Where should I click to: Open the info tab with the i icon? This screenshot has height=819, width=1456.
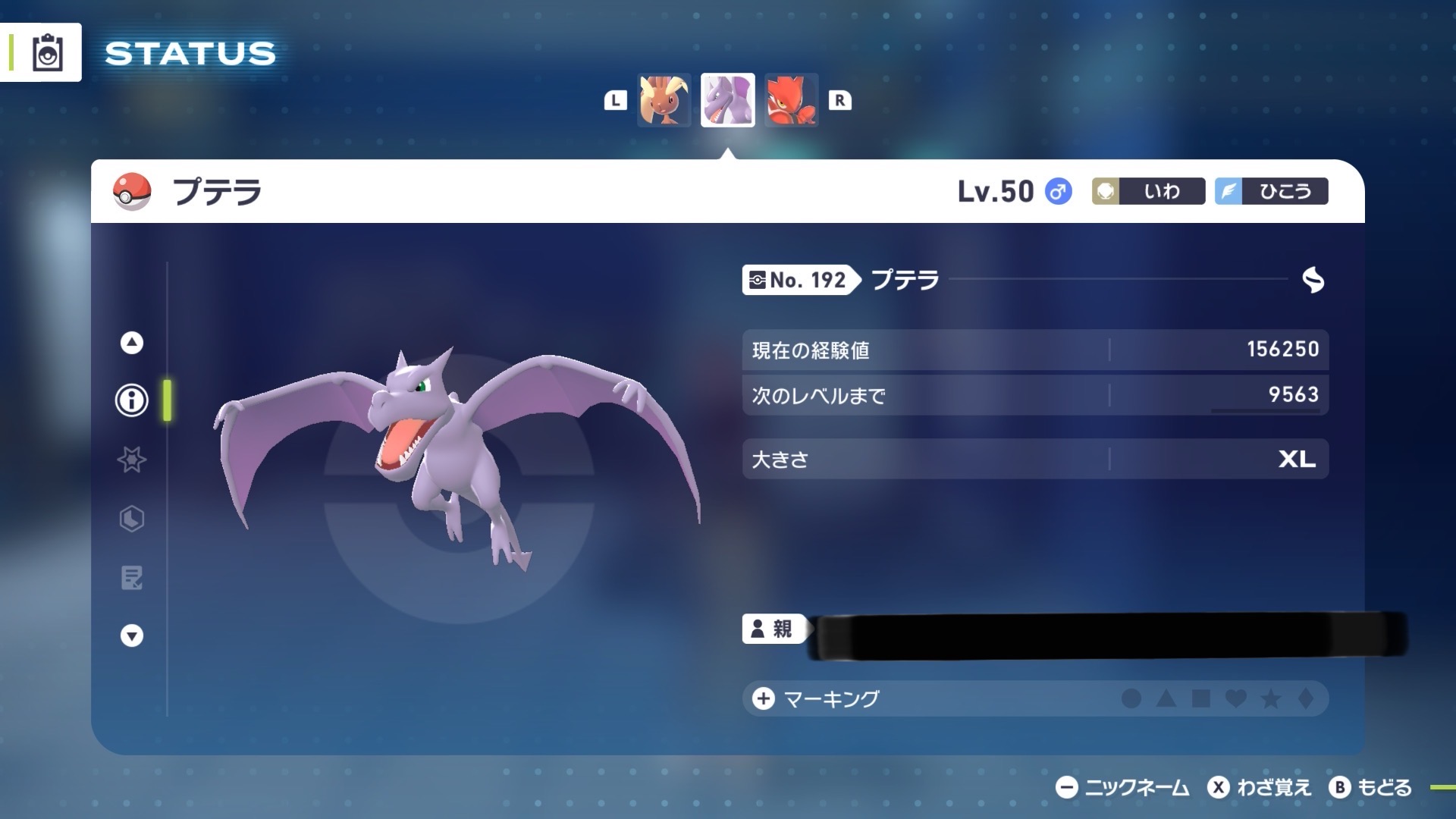pos(132,400)
